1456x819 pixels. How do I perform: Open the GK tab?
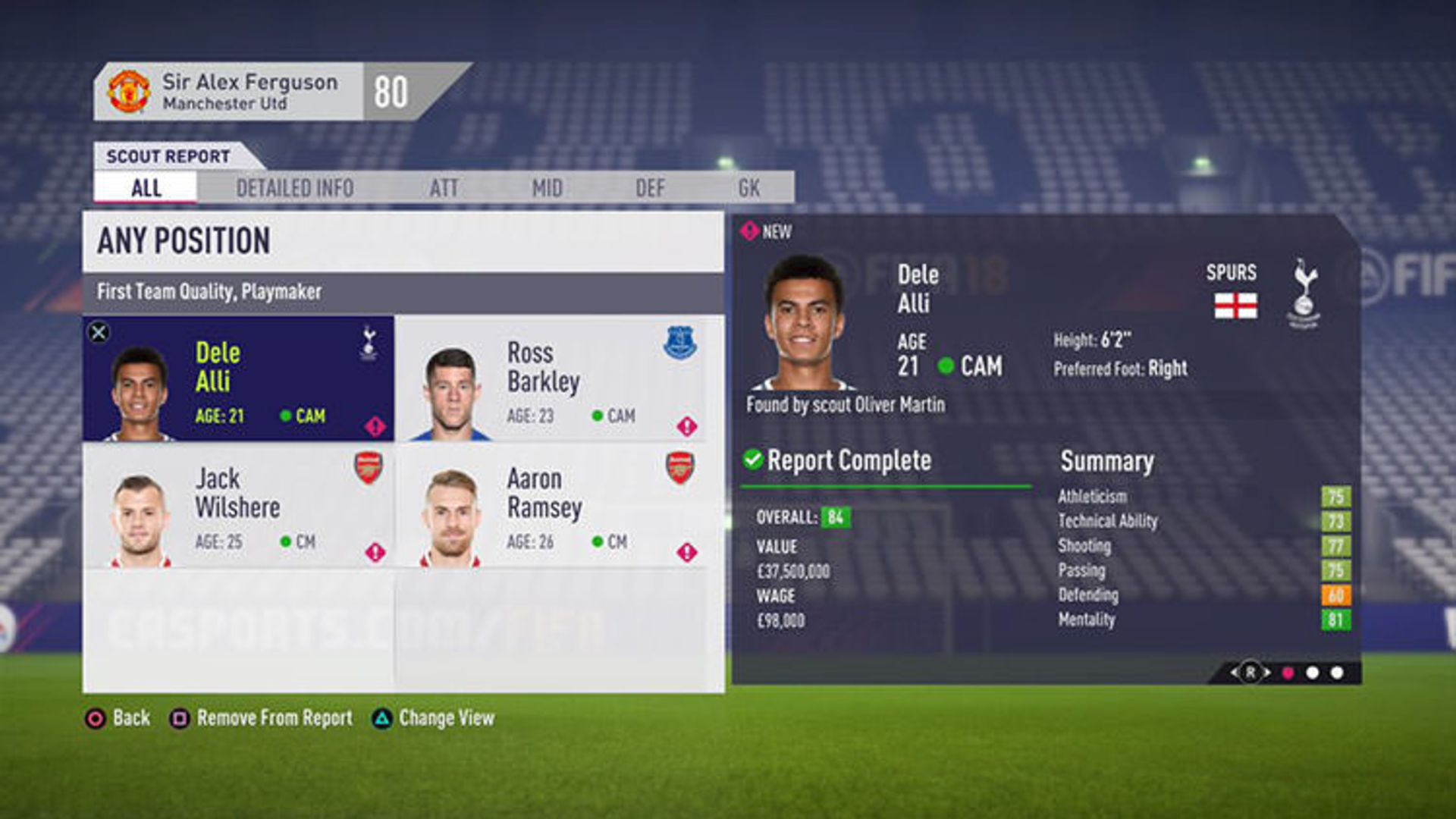pyautogui.click(x=748, y=188)
